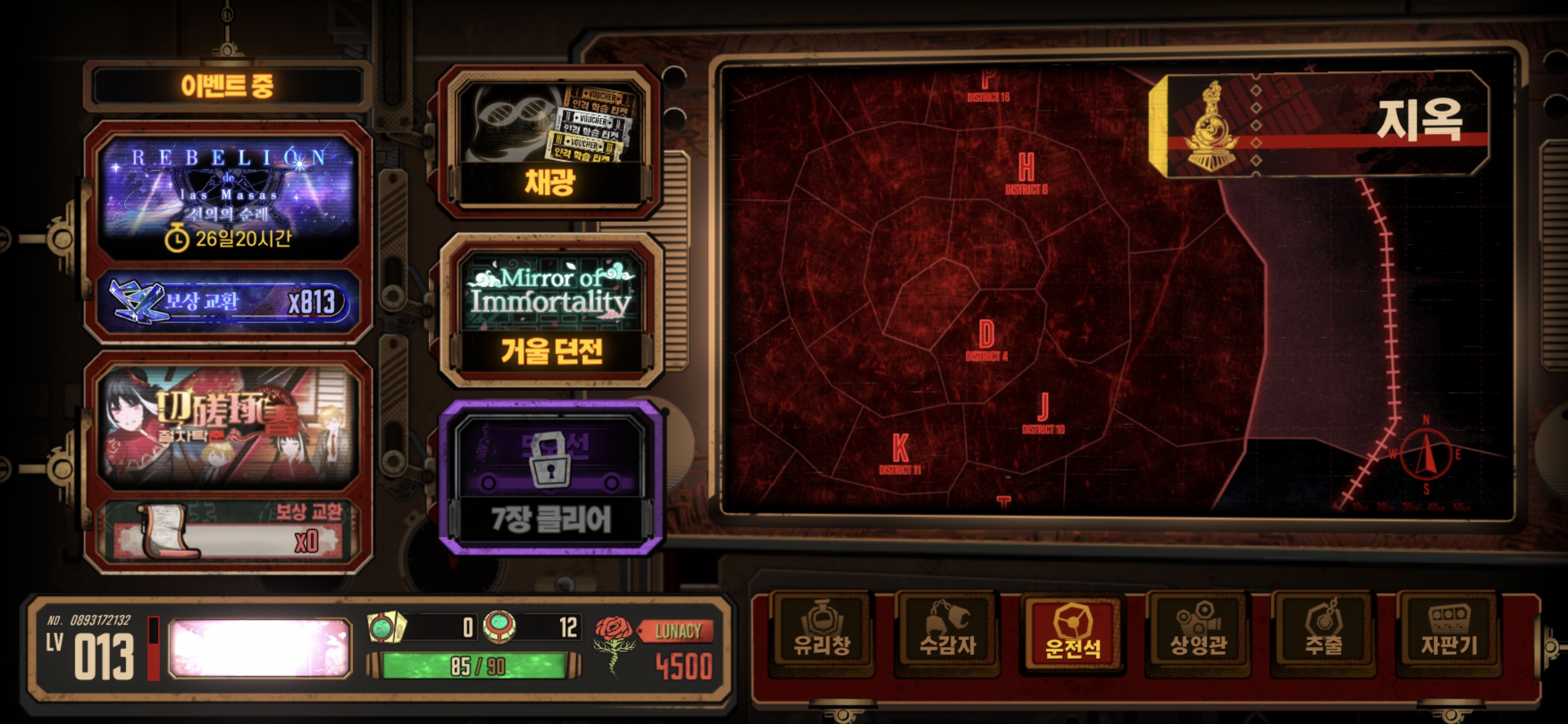Select District 8 marker H on map
Screen dimensions: 1568x724
1026,172
